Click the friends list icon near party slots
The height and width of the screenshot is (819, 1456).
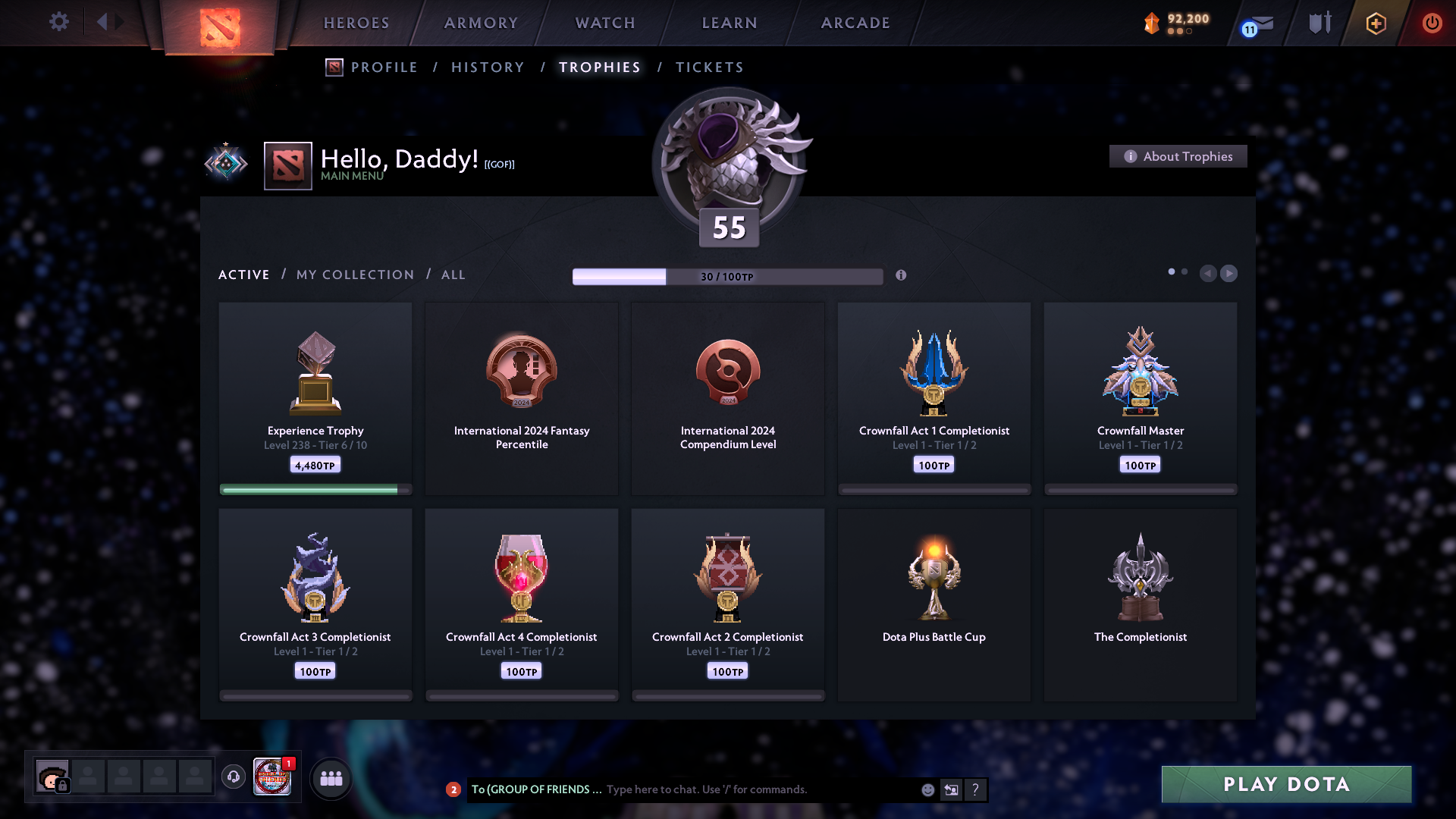[331, 777]
